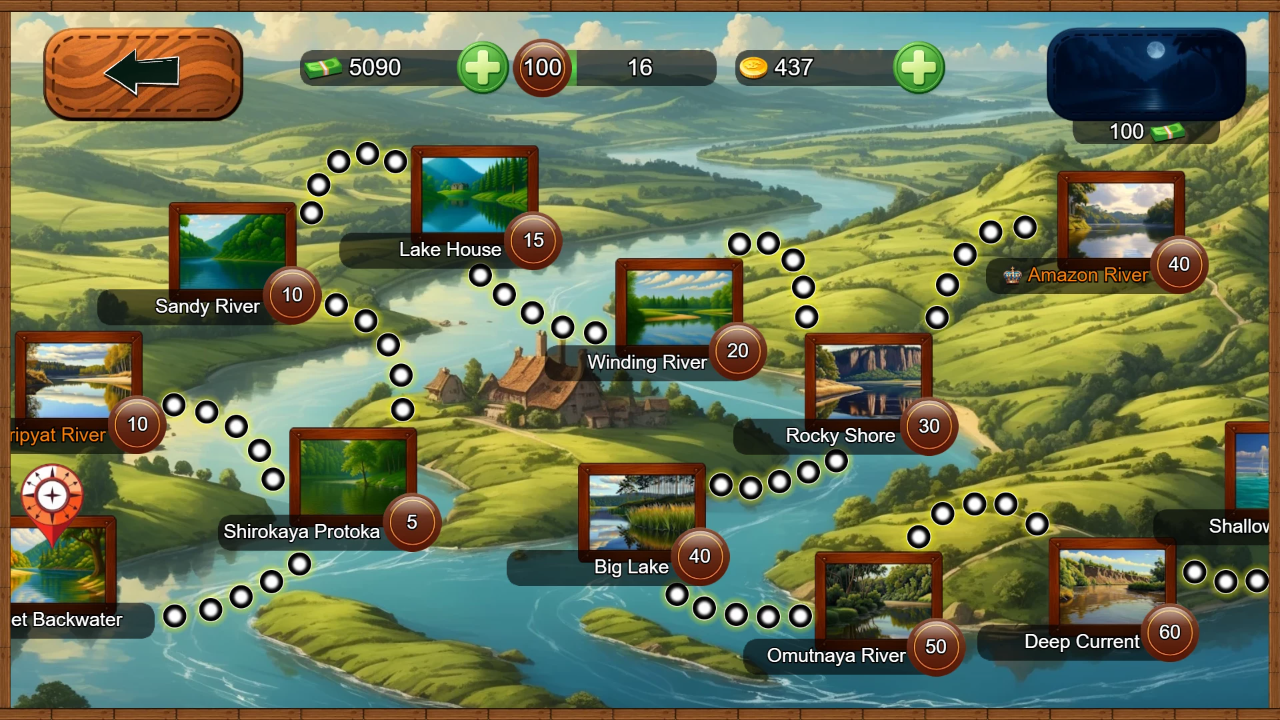The width and height of the screenshot is (1280, 720).
Task: Select the Big Lake location
Action: pos(641,510)
